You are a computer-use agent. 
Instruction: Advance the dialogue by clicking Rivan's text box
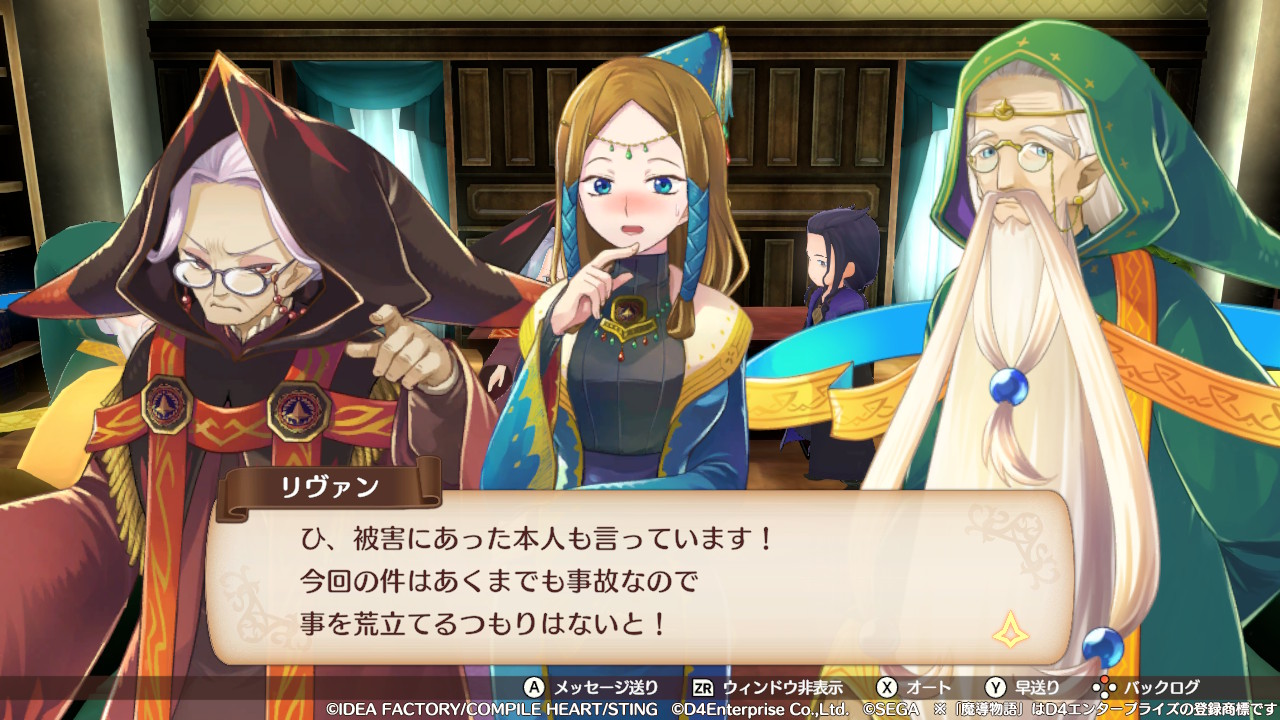point(640,580)
